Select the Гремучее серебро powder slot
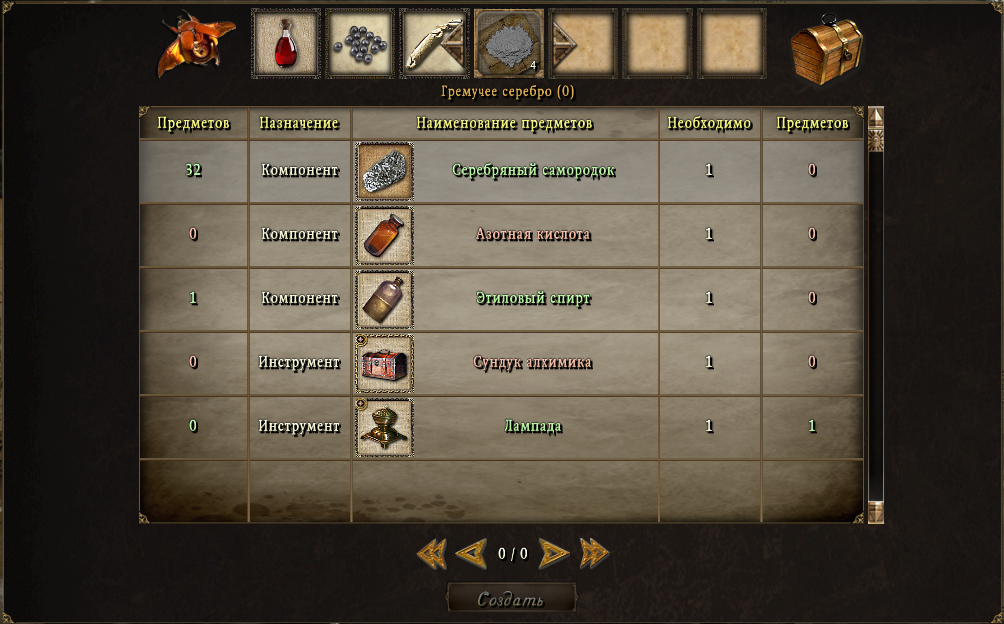Screen dimensions: 1004x624 click(508, 44)
